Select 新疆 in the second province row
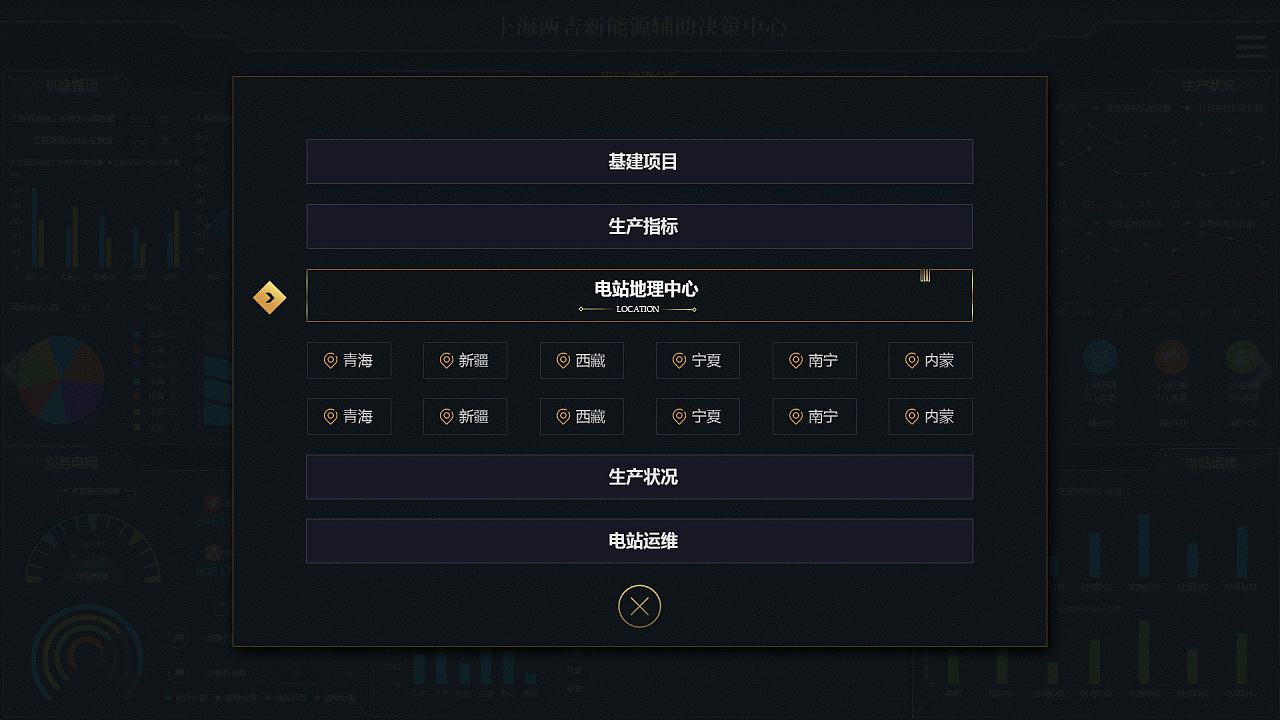1280x720 pixels. (x=465, y=416)
